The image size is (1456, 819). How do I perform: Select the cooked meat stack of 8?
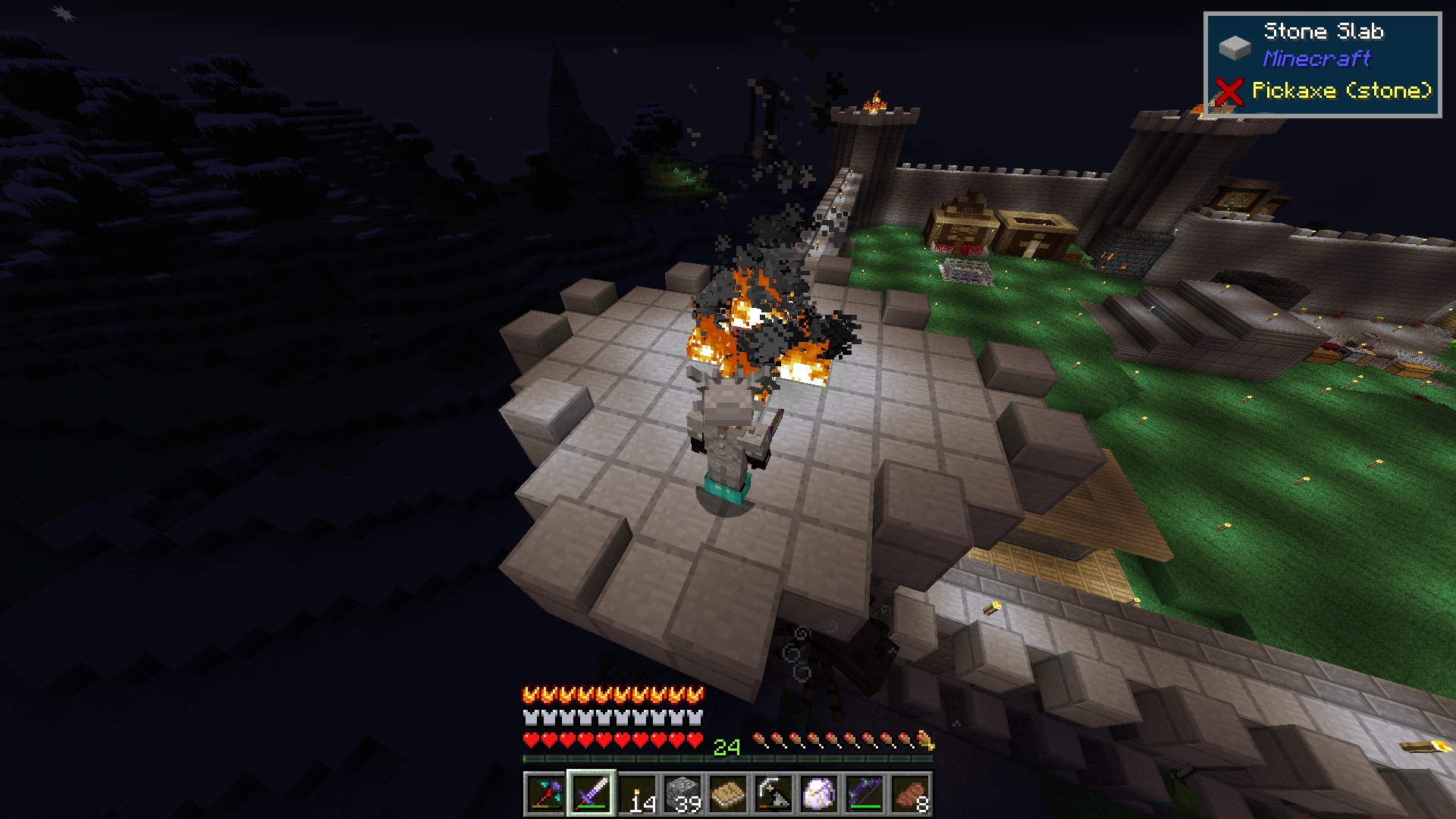click(x=911, y=794)
